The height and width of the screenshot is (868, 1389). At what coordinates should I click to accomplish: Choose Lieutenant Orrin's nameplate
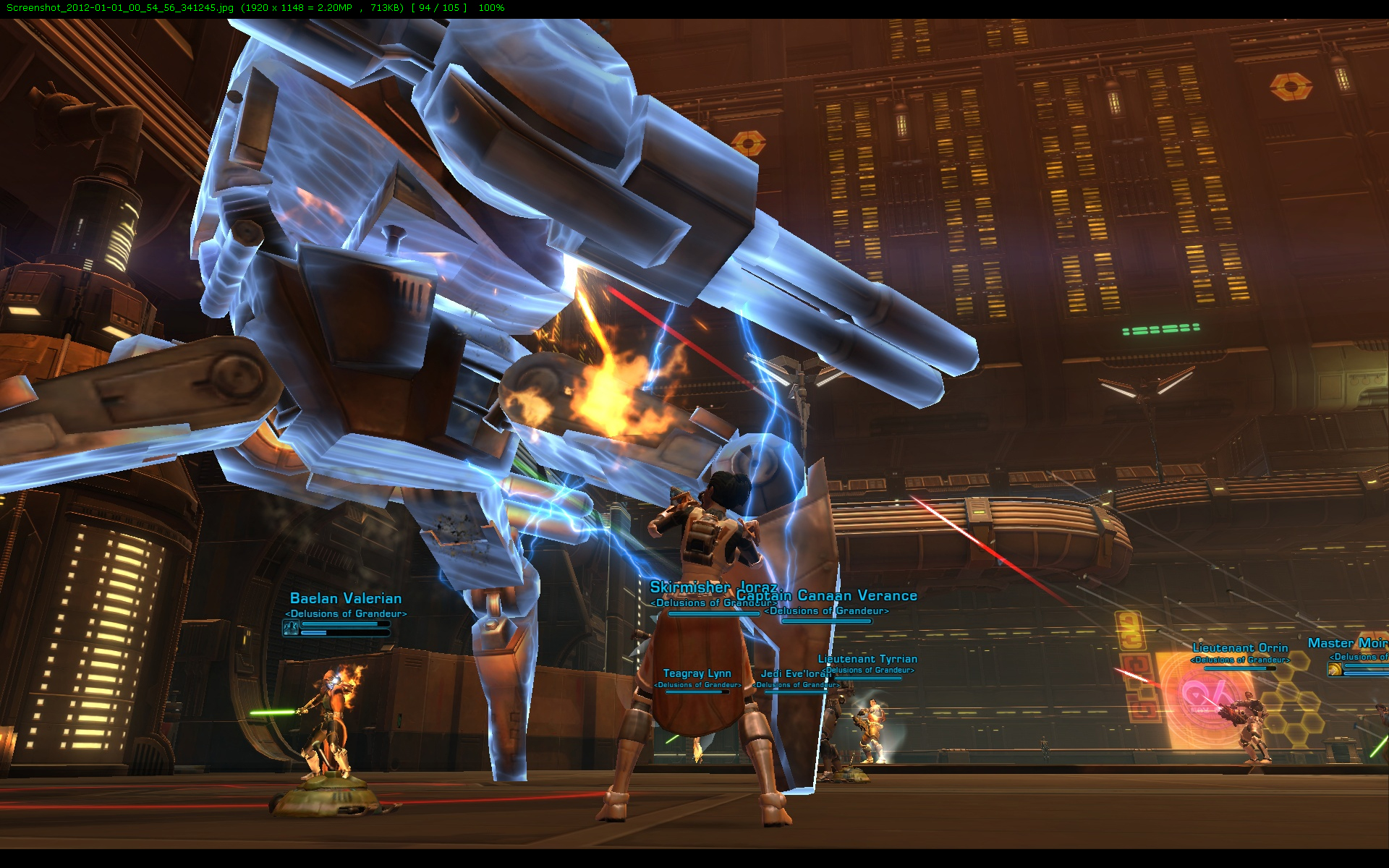1240,648
